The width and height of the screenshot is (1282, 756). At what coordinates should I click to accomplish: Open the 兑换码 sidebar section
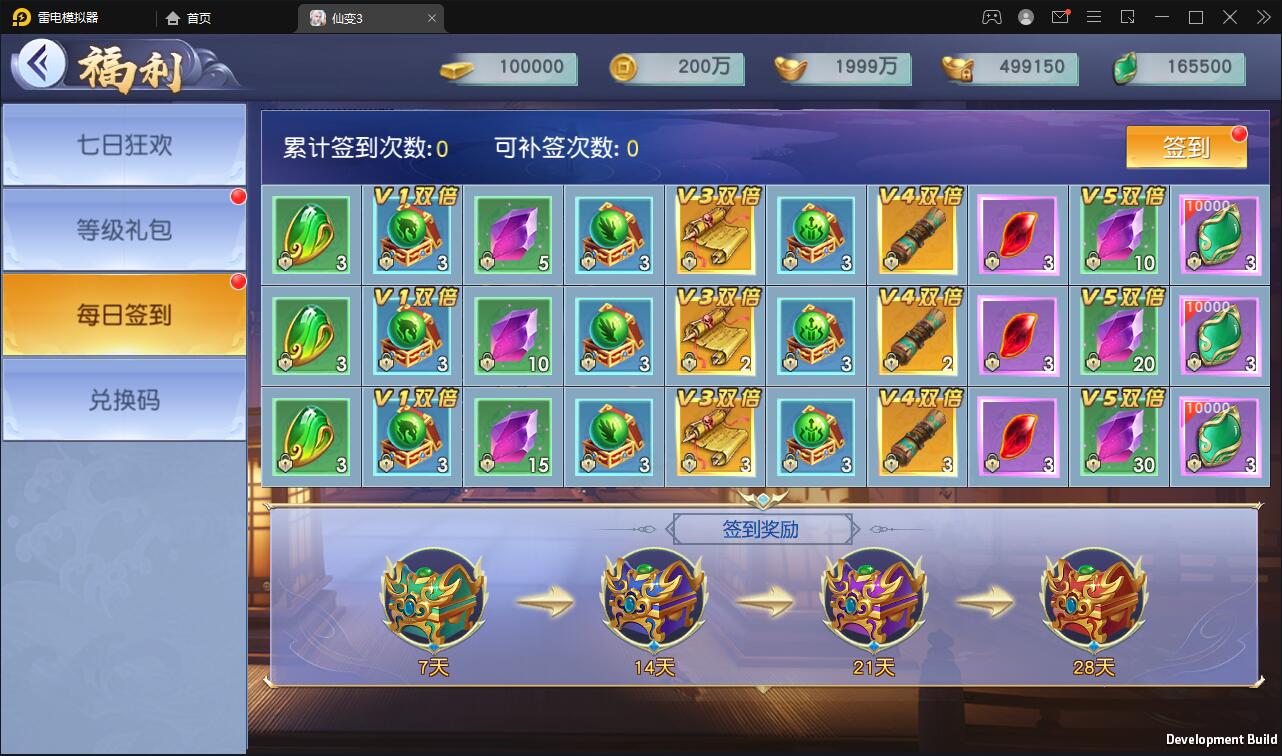(124, 399)
